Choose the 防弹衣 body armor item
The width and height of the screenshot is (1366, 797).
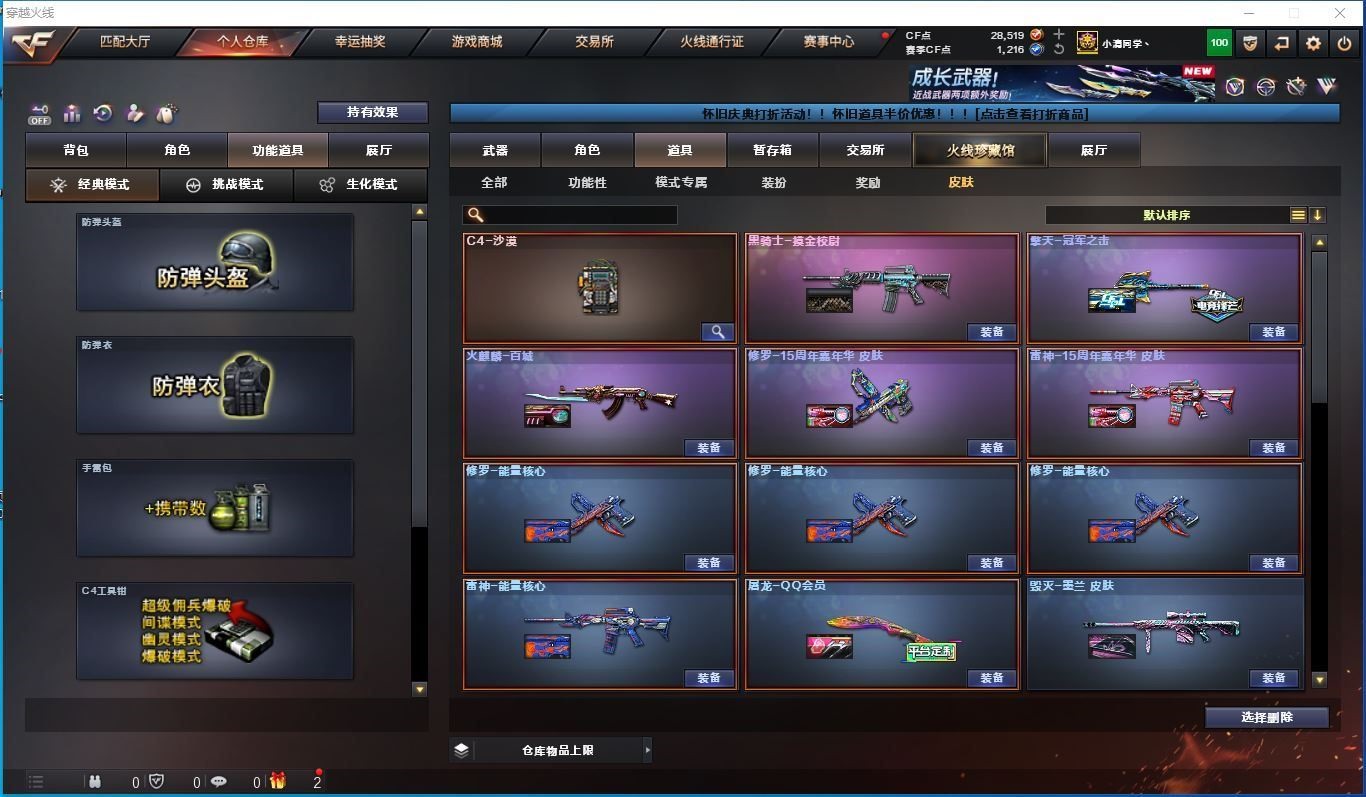214,385
